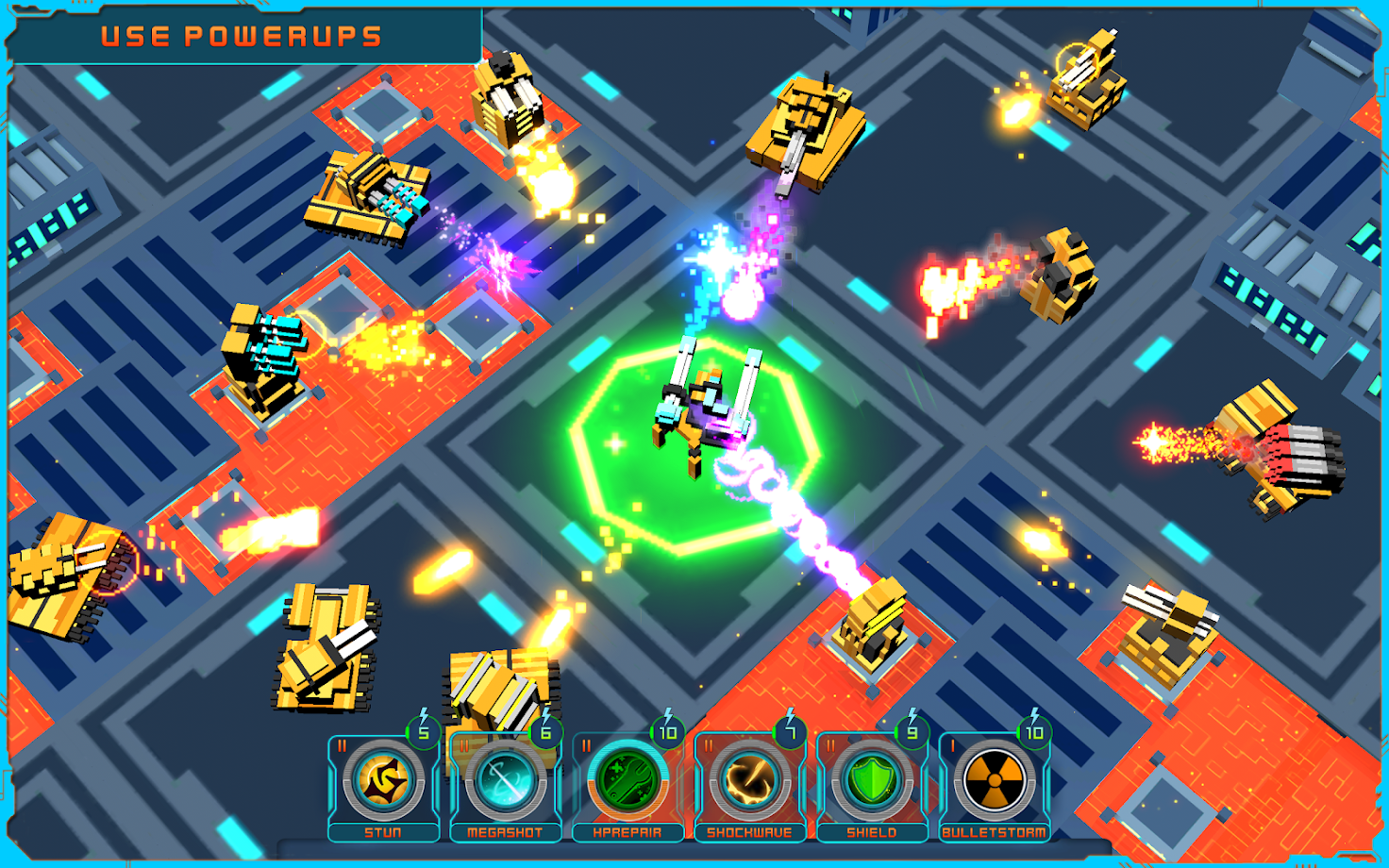Launch the Bulletstorm nuclear powerup
Viewport: 1389px width, 868px height.
coord(994,781)
